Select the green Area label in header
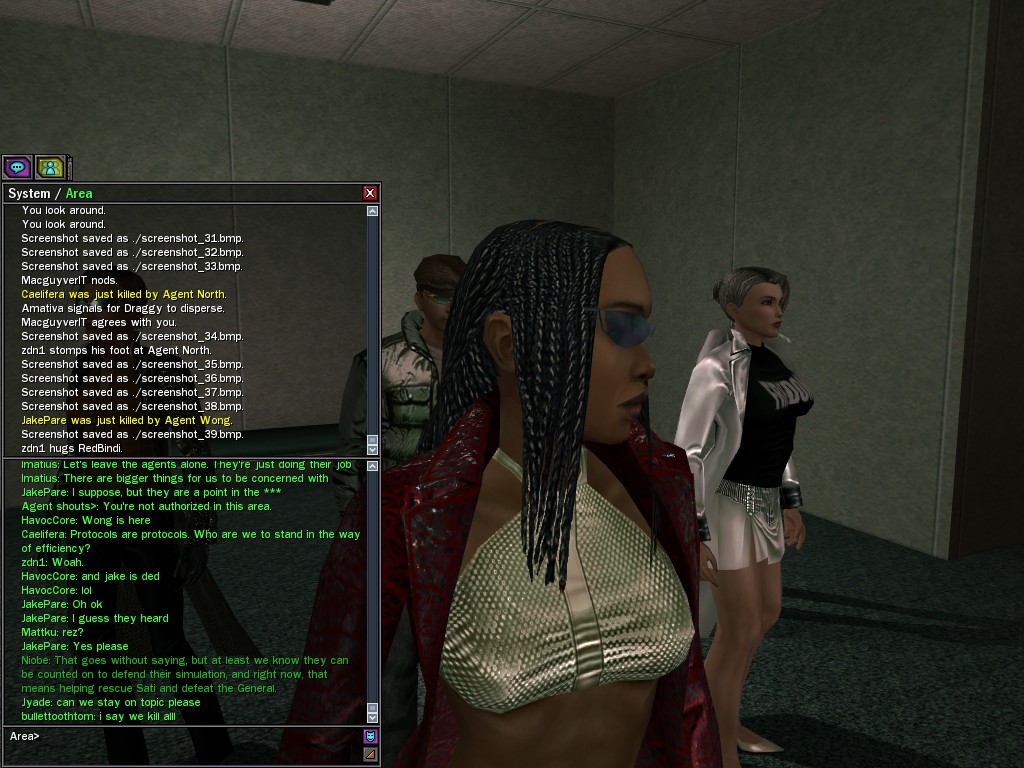 pos(79,193)
